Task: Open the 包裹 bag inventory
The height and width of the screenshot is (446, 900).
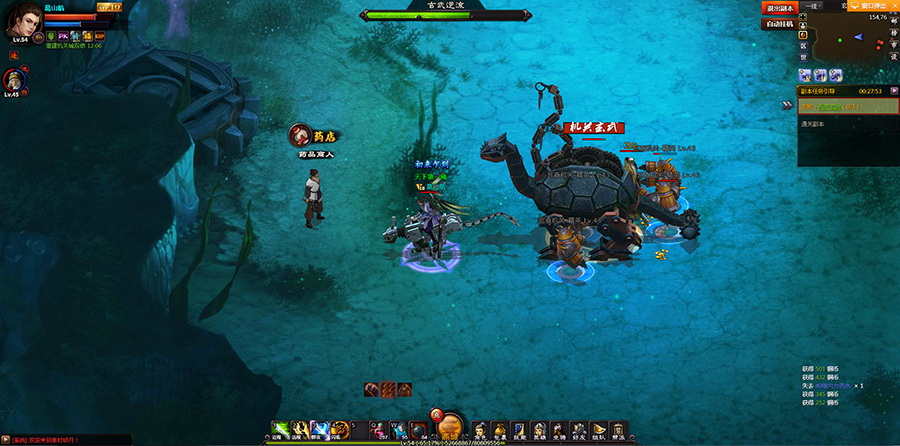Action: [x=498, y=431]
